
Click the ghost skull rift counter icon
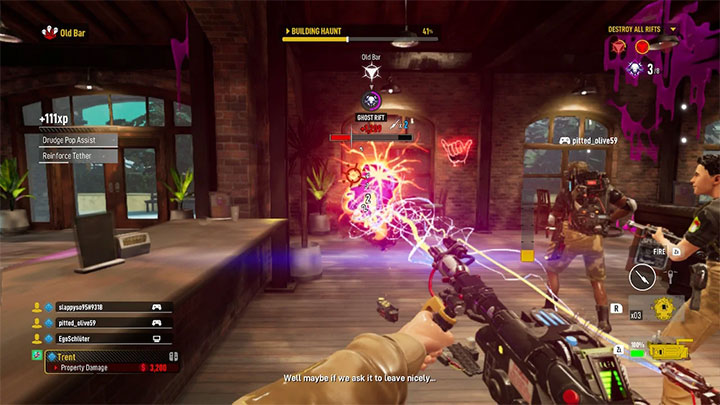click(x=633, y=68)
